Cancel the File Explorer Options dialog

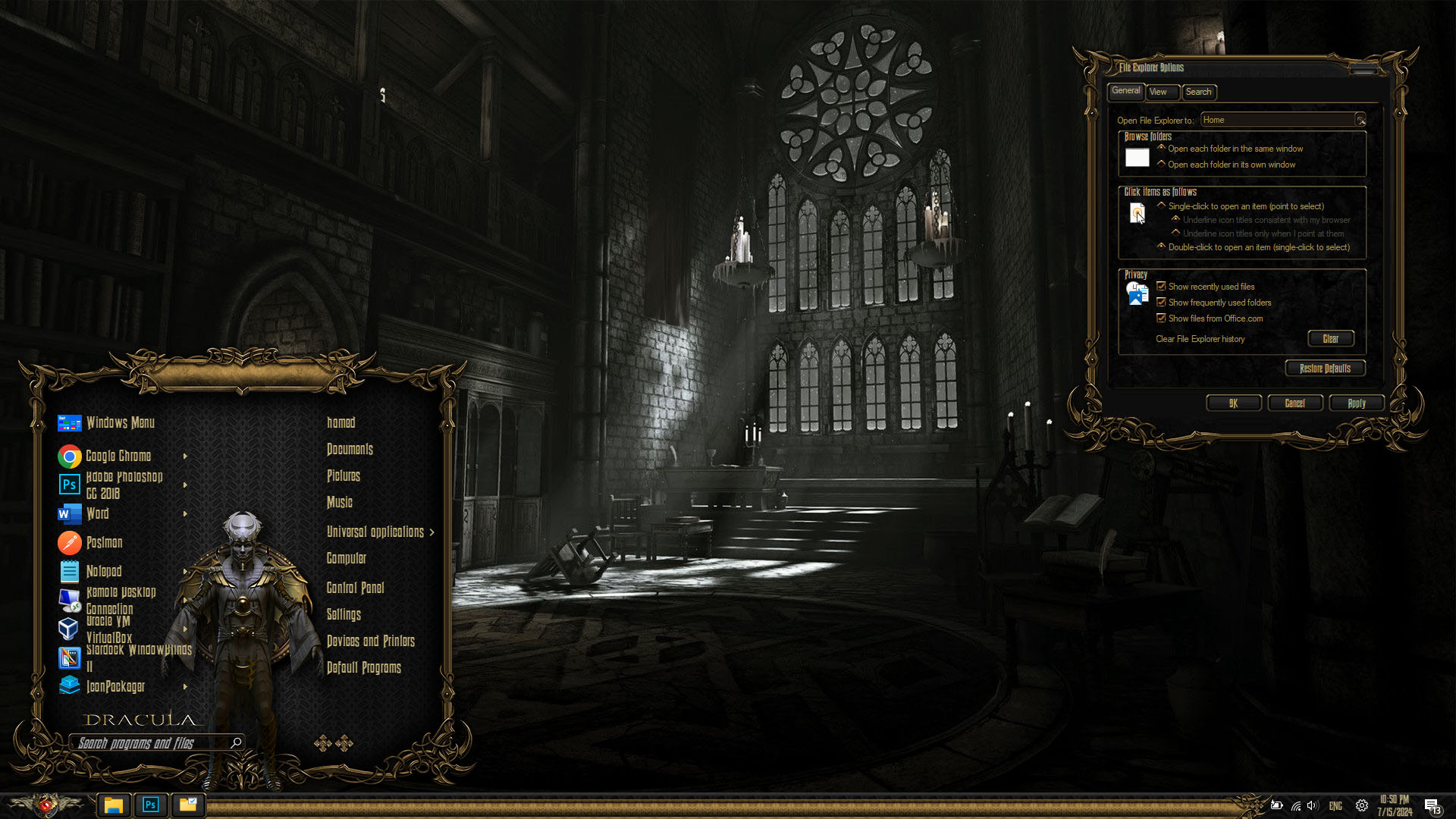coord(1294,403)
